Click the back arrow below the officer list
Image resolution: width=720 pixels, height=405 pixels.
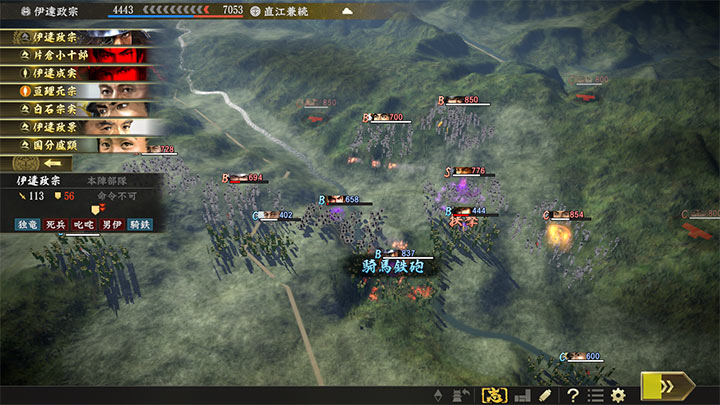tap(50, 163)
